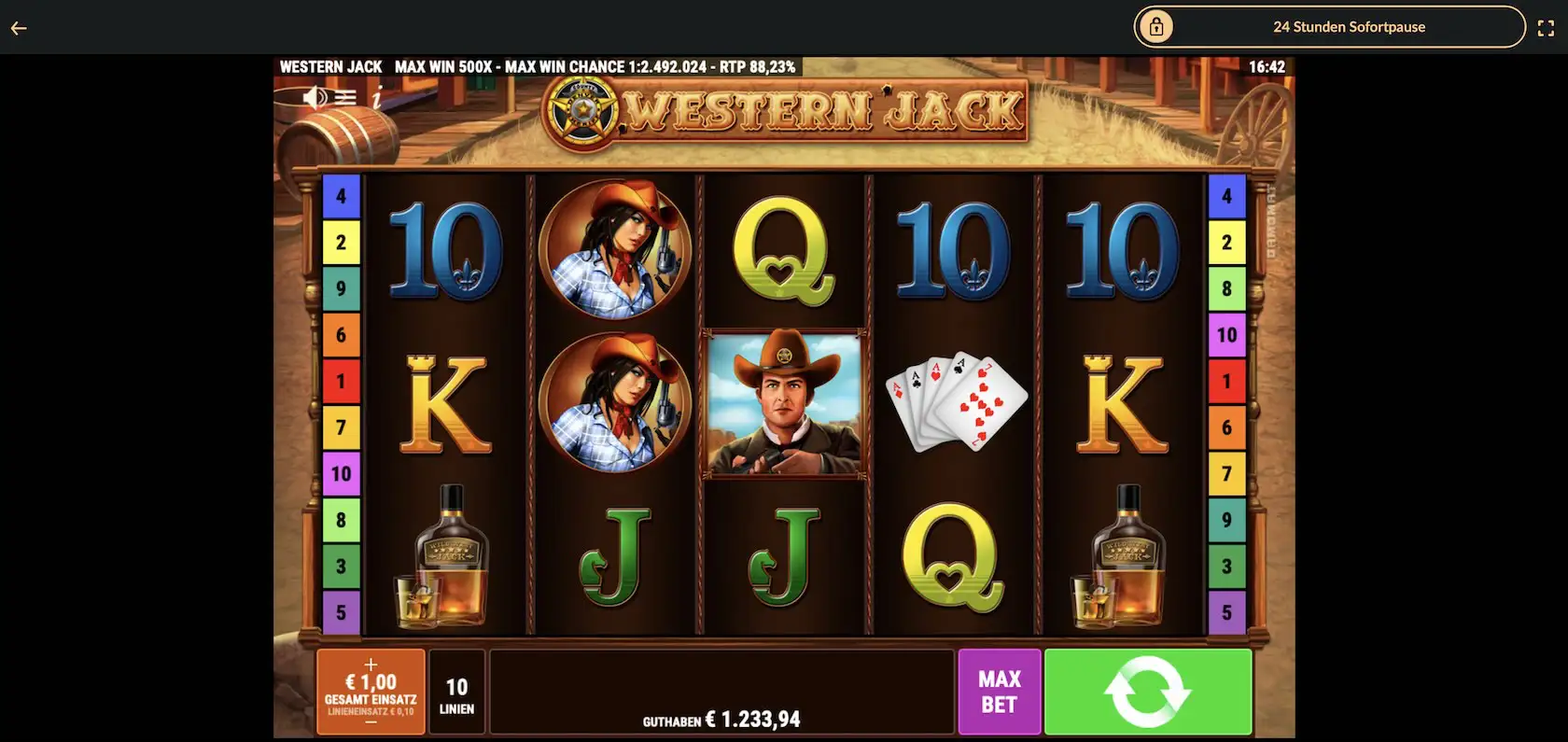Activate 24 Stunden Sofortpause

click(1350, 27)
